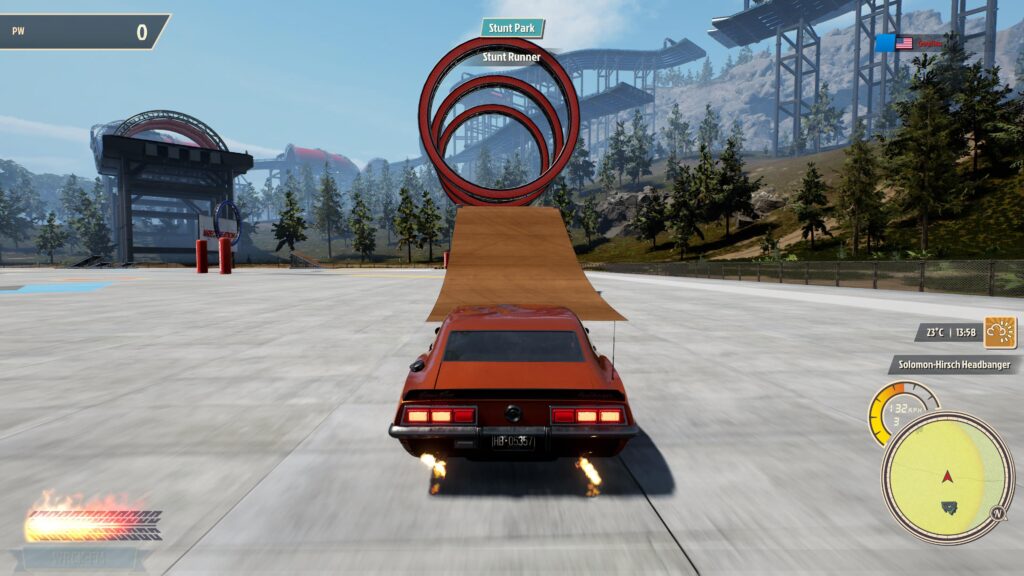
Task: Open the circular minimap
Action: point(947,477)
